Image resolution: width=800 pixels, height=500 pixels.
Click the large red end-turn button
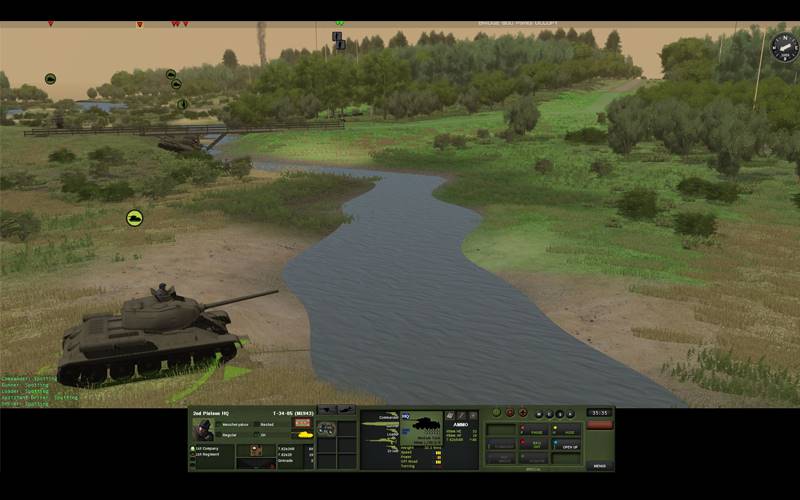(599, 425)
